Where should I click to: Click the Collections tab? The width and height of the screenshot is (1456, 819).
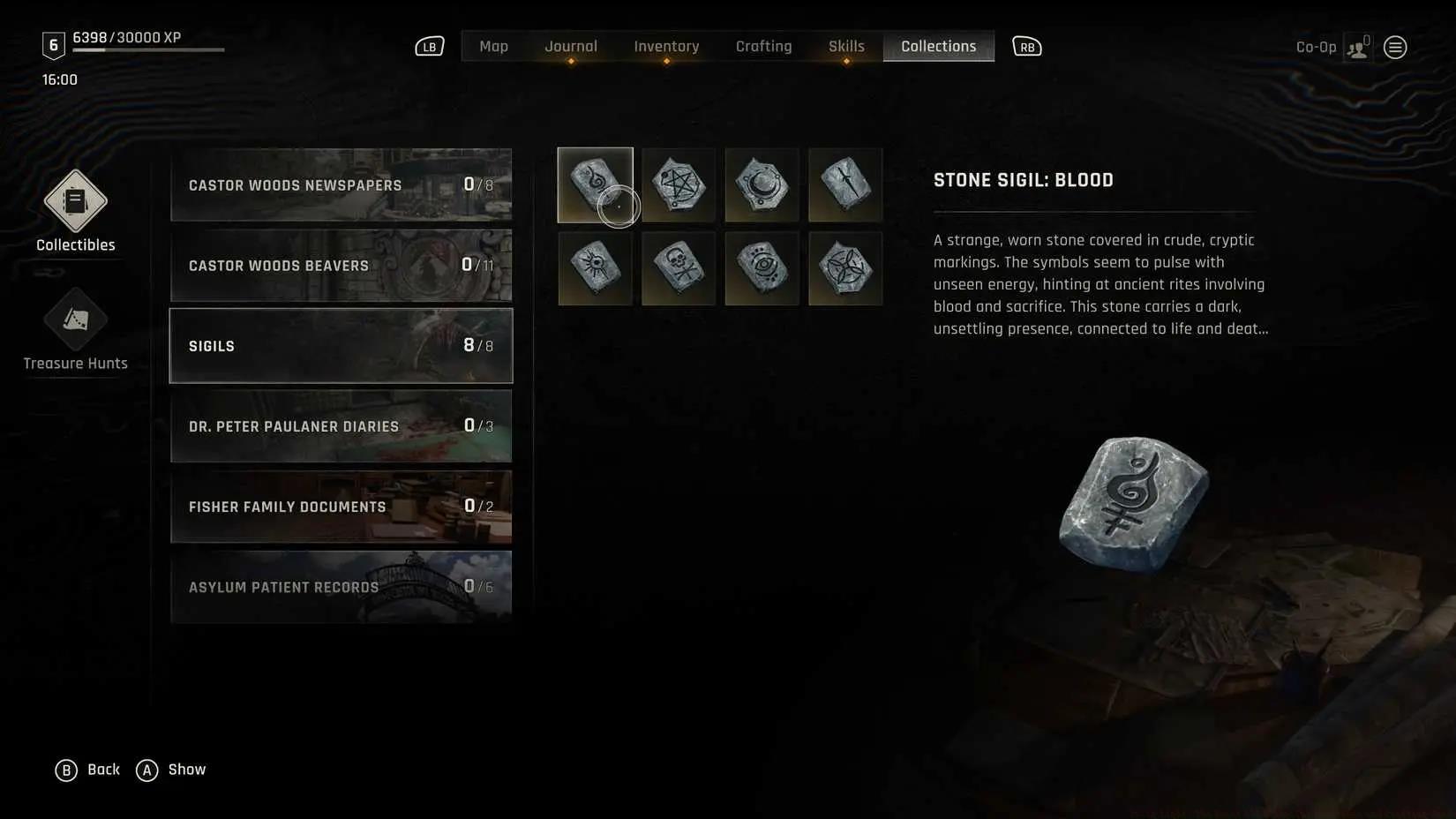point(938,47)
